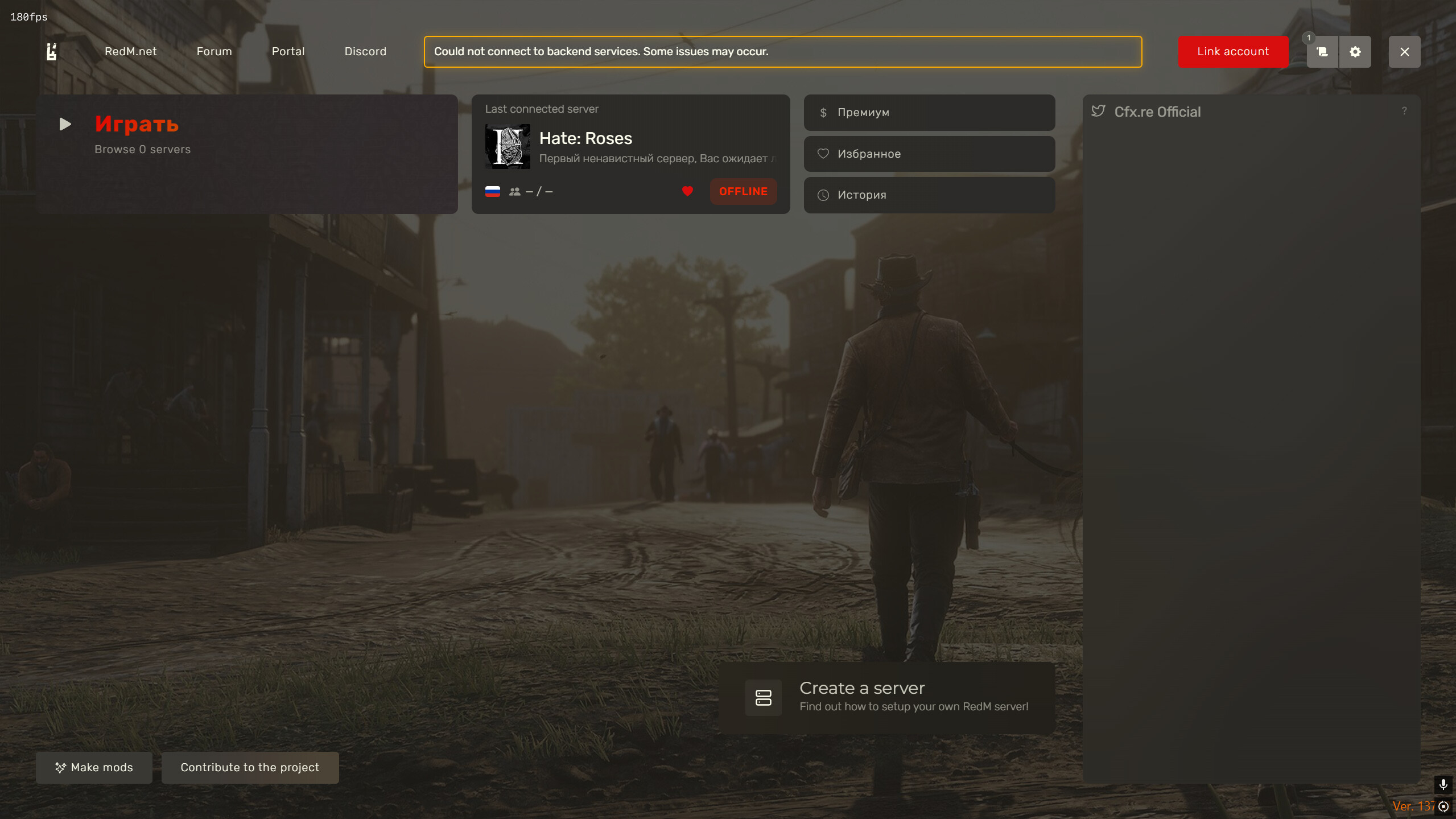Click the Make mods button
The width and height of the screenshot is (1456, 819).
pyautogui.click(x=94, y=767)
